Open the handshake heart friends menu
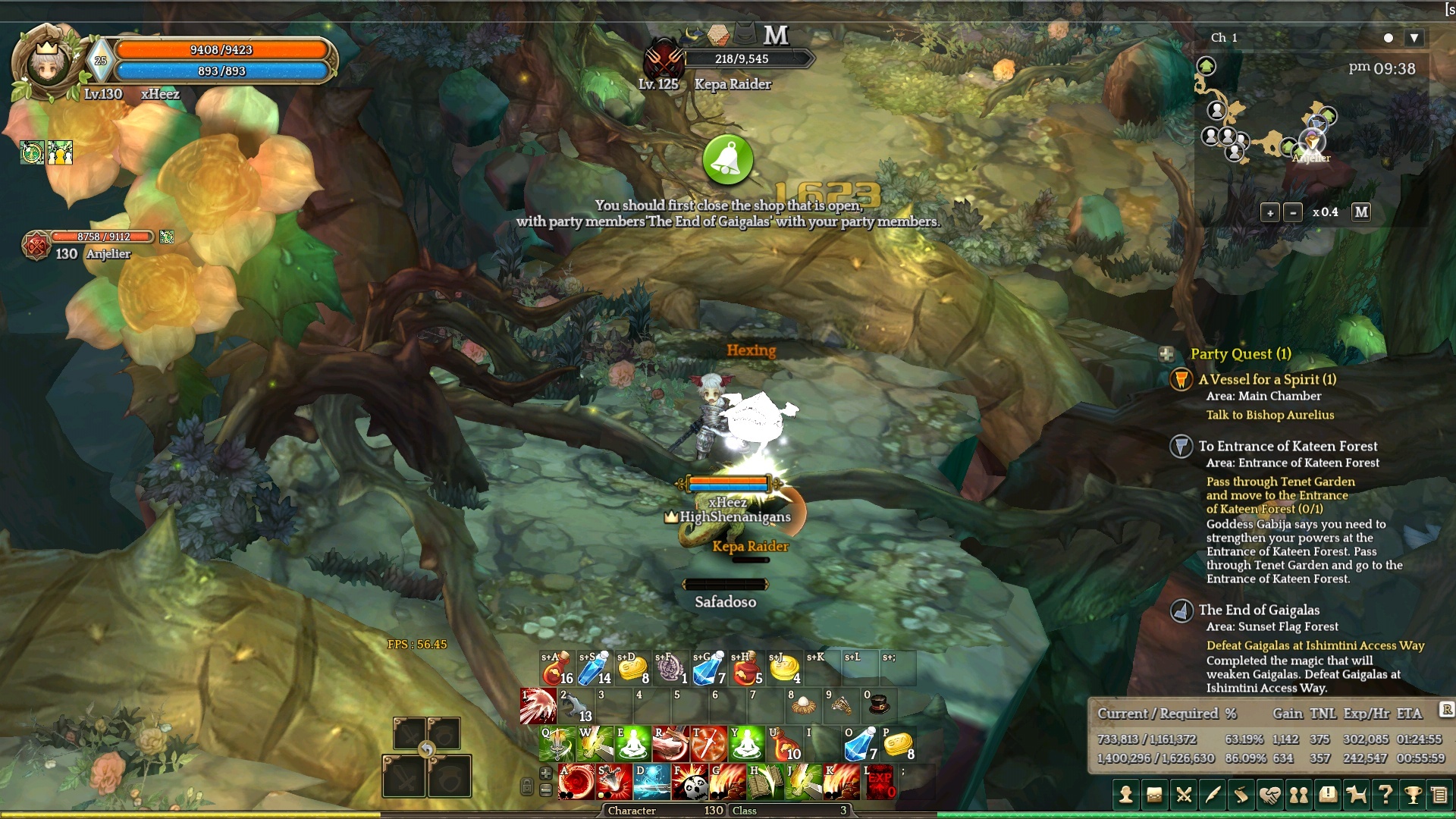The height and width of the screenshot is (819, 1456). [1269, 795]
